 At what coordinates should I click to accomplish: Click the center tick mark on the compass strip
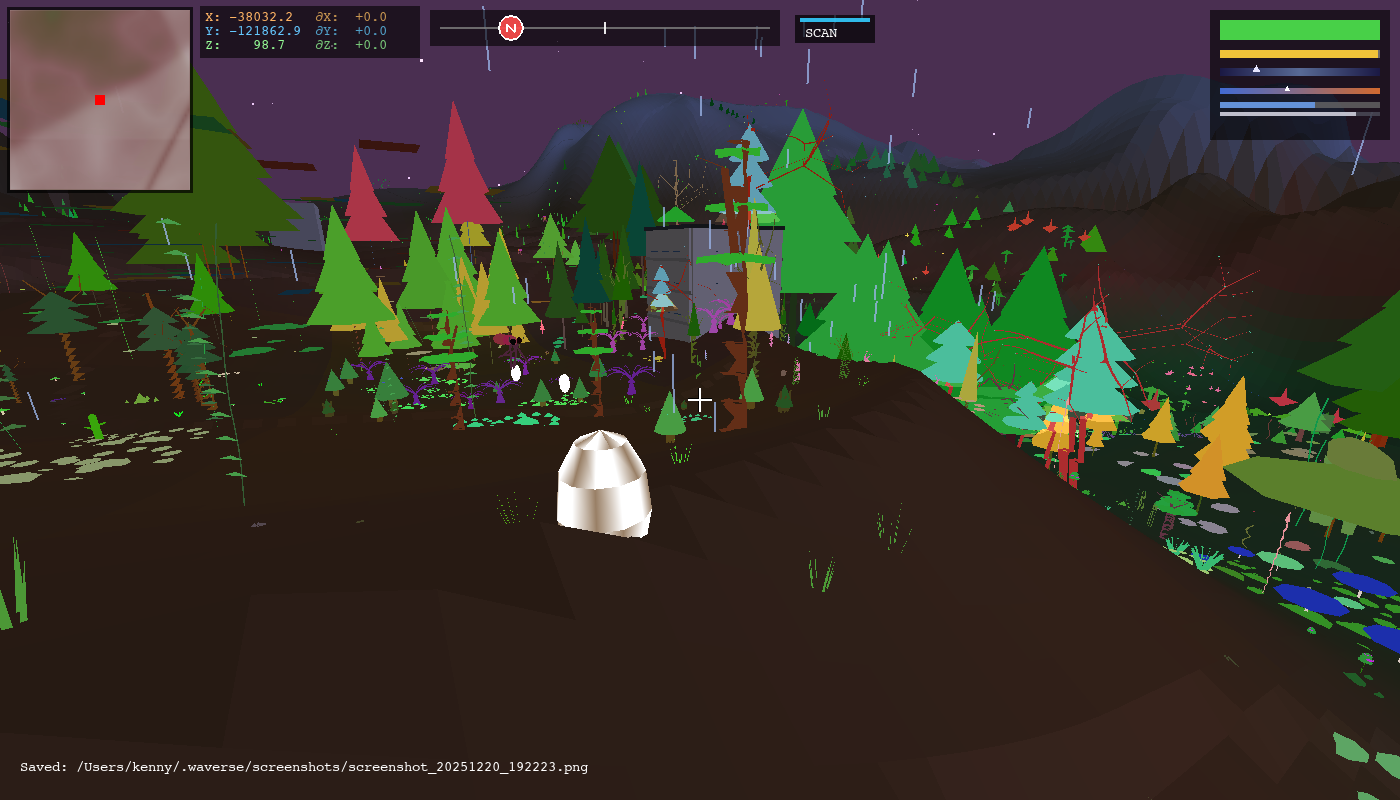click(605, 28)
